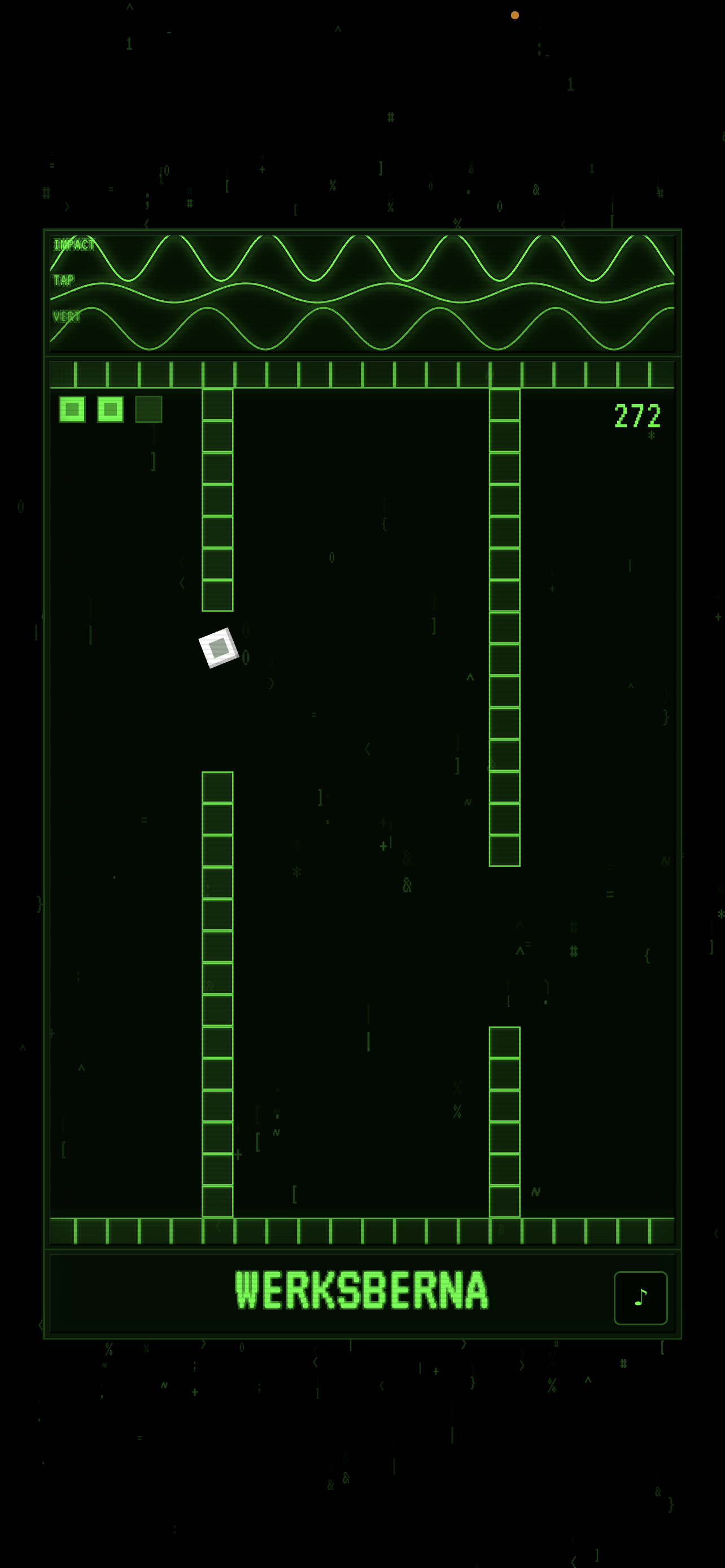
Task: Click the second lit green life square
Action: (x=110, y=410)
